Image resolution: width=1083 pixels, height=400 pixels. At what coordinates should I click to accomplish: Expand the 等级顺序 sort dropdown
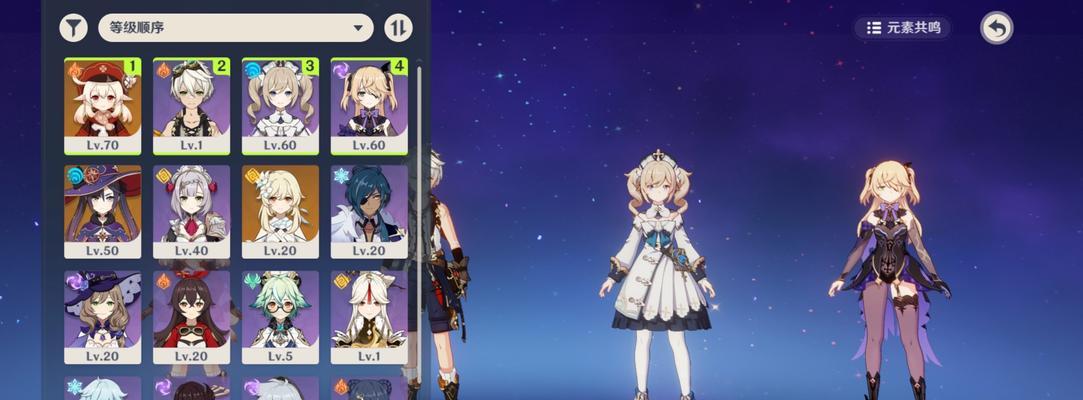235,28
